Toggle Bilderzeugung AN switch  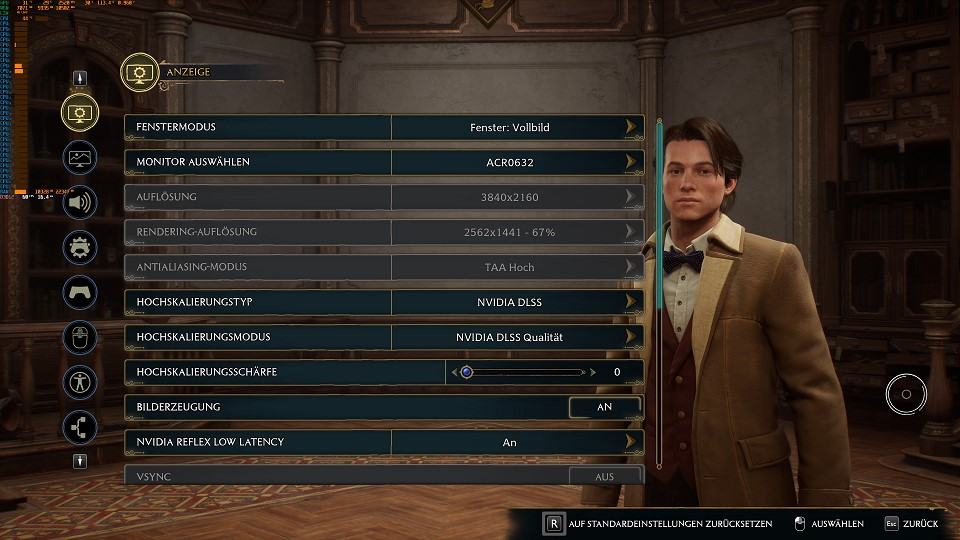tap(604, 407)
